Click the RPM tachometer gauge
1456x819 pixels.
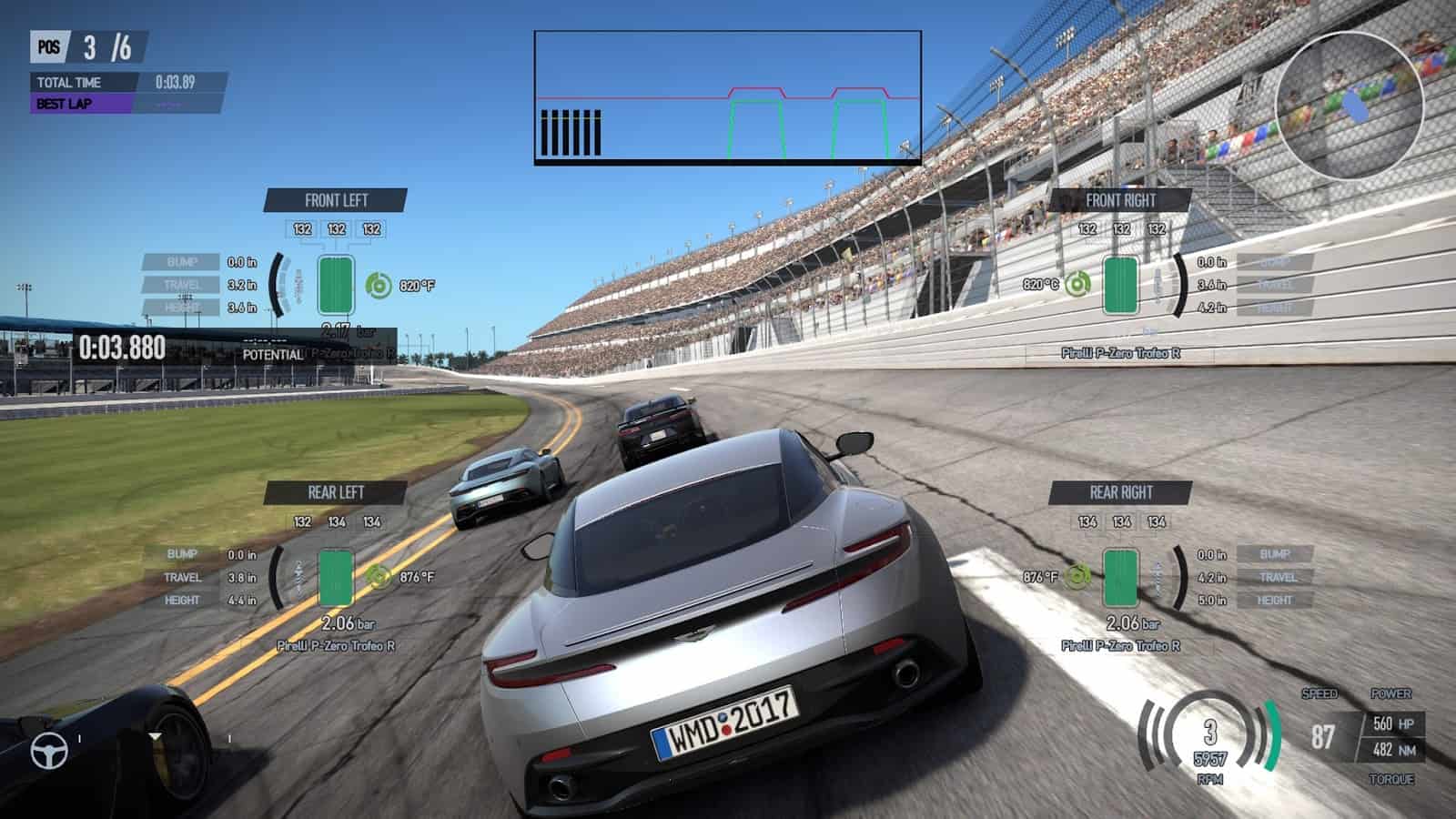pyautogui.click(x=1209, y=739)
